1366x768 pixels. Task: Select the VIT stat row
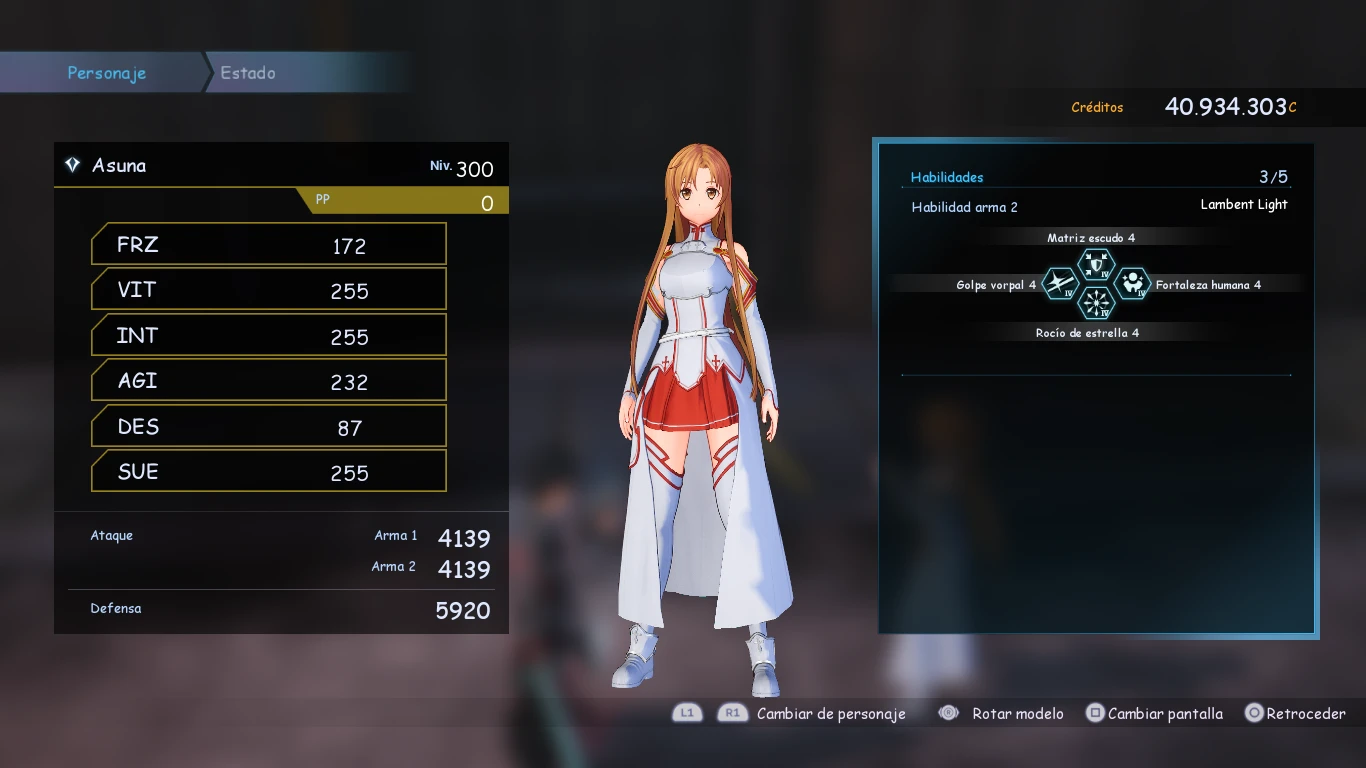pos(268,290)
